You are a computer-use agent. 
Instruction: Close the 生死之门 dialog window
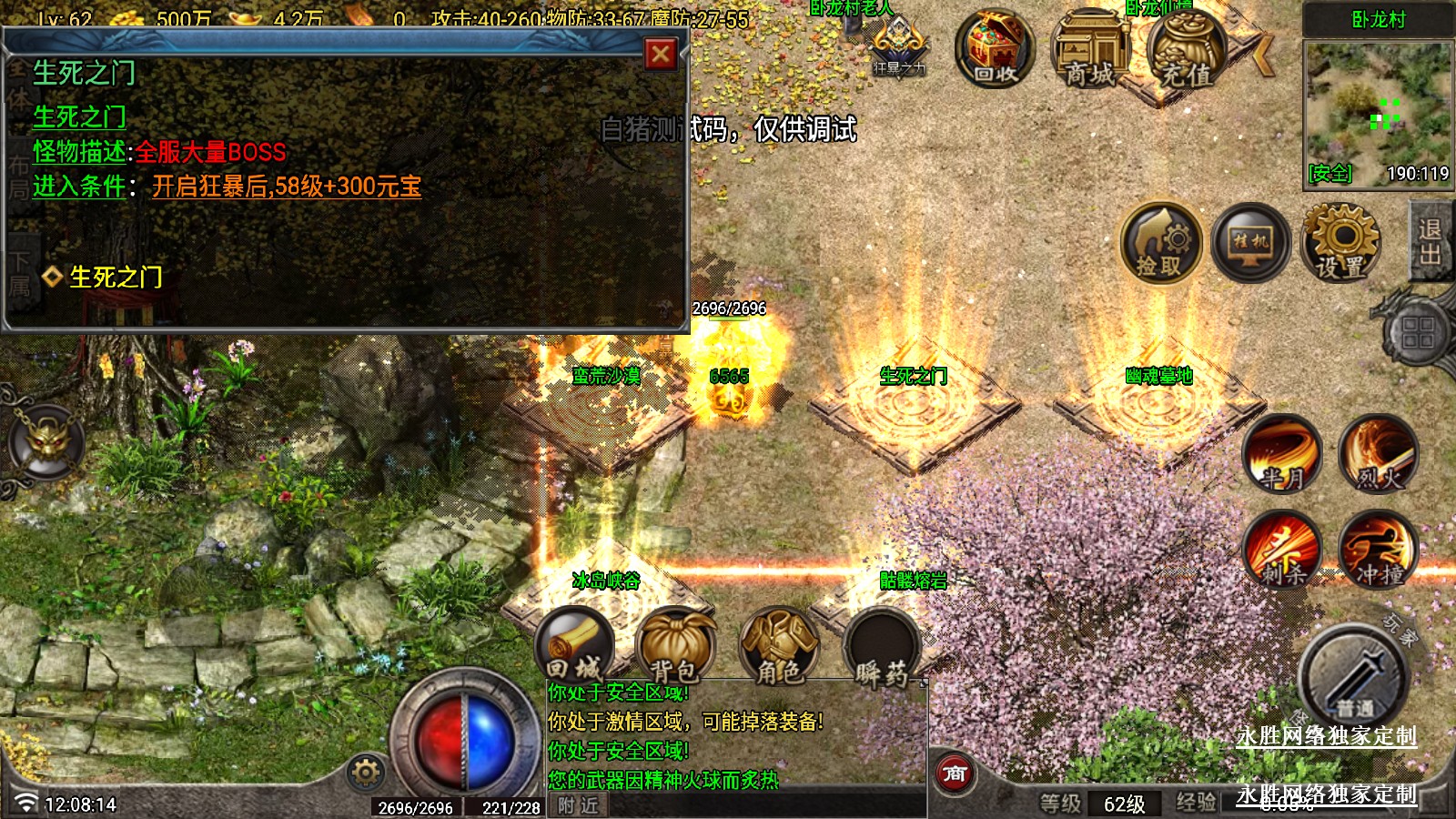tap(661, 55)
